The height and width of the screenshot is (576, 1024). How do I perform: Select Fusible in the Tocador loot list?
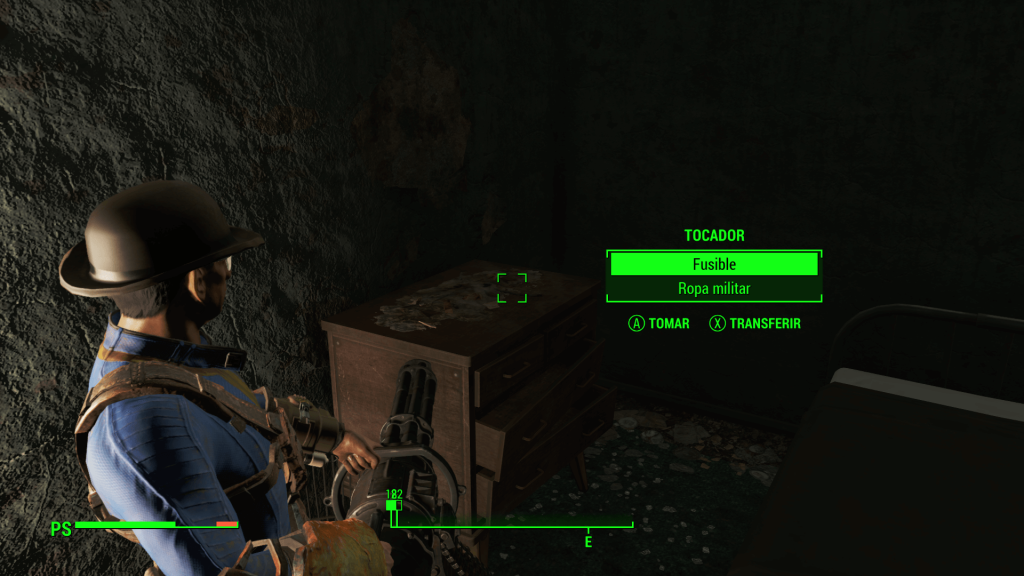pyautogui.click(x=714, y=264)
